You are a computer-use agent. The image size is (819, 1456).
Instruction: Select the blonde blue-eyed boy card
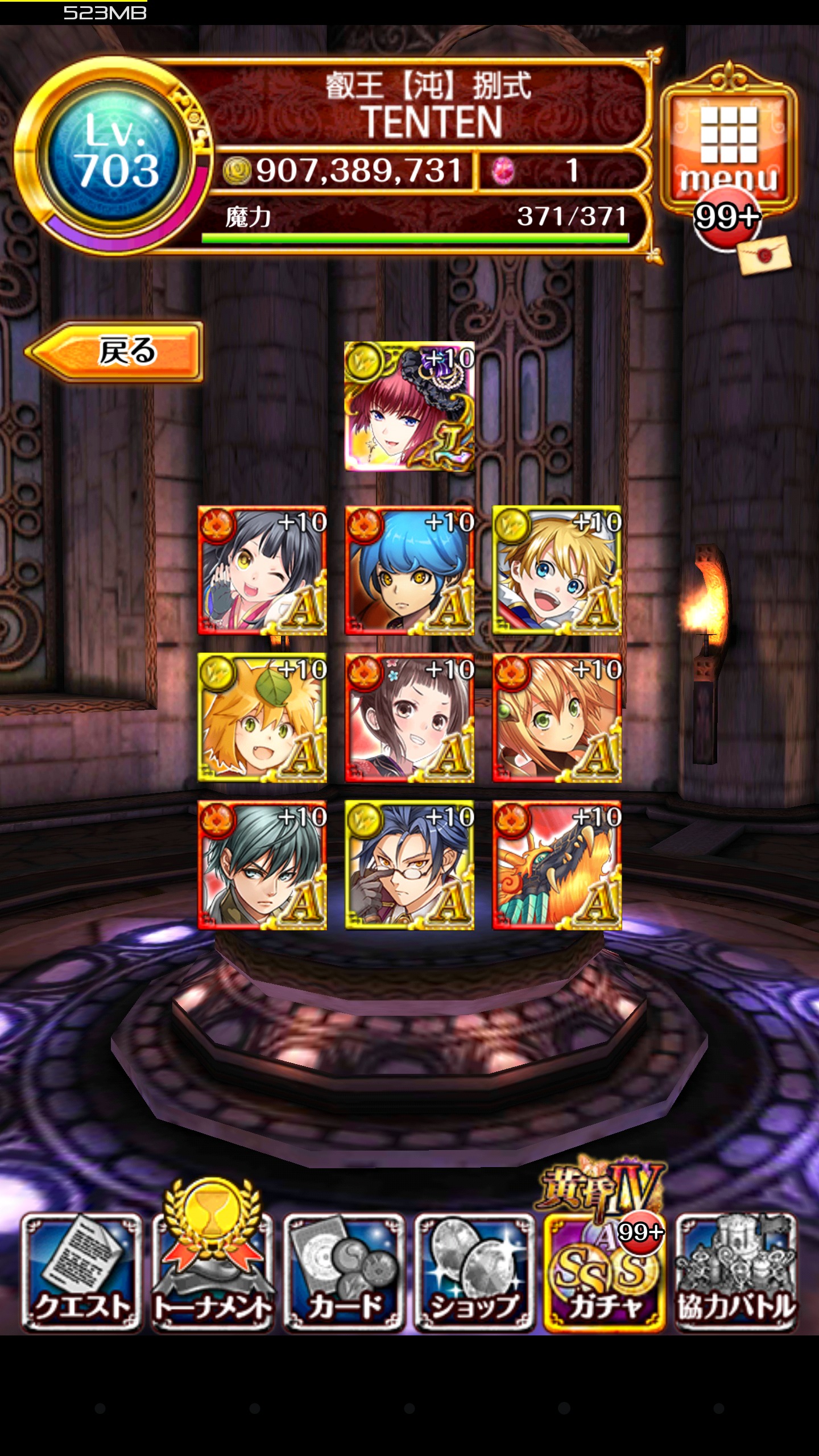click(x=557, y=570)
